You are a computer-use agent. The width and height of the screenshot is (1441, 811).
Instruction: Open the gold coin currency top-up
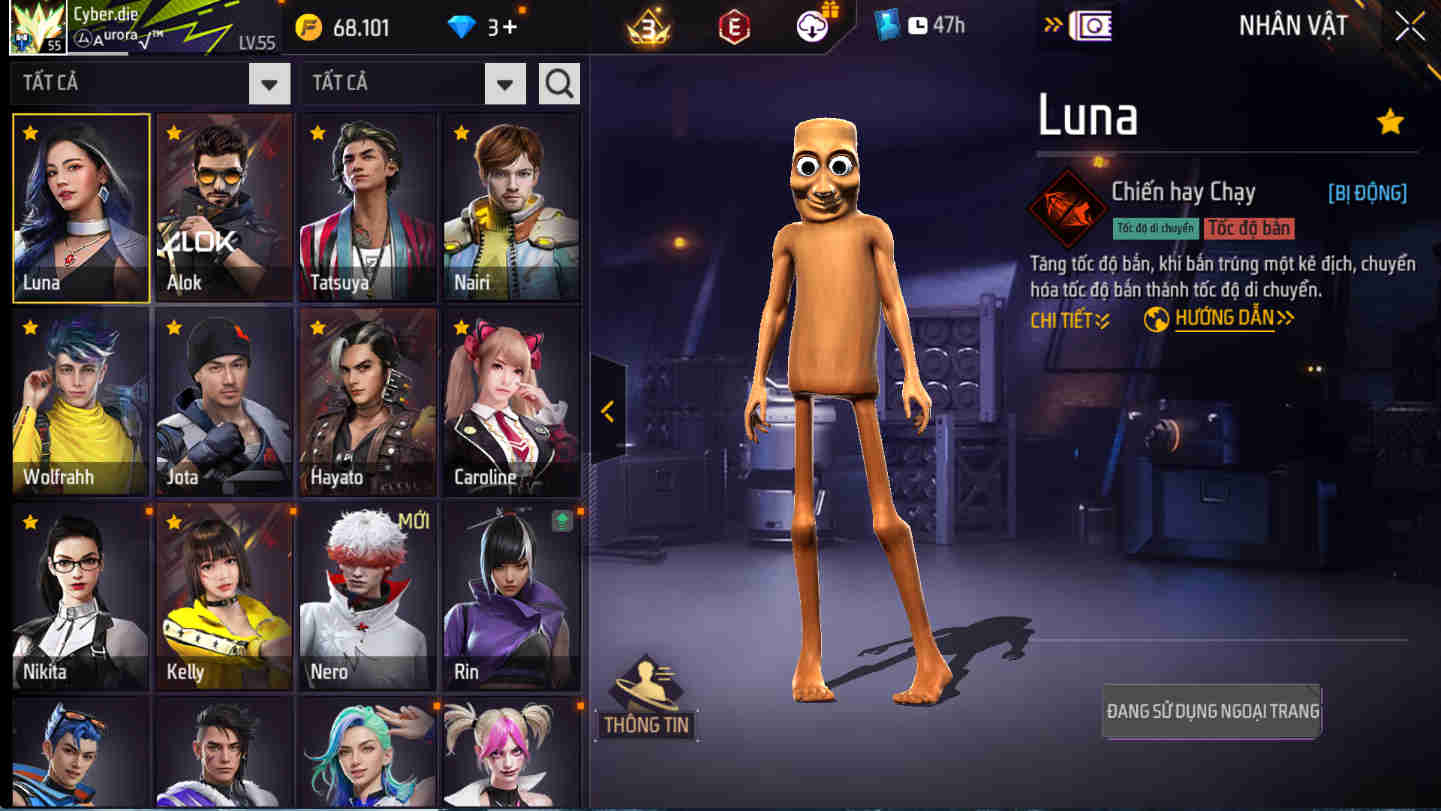tap(310, 27)
